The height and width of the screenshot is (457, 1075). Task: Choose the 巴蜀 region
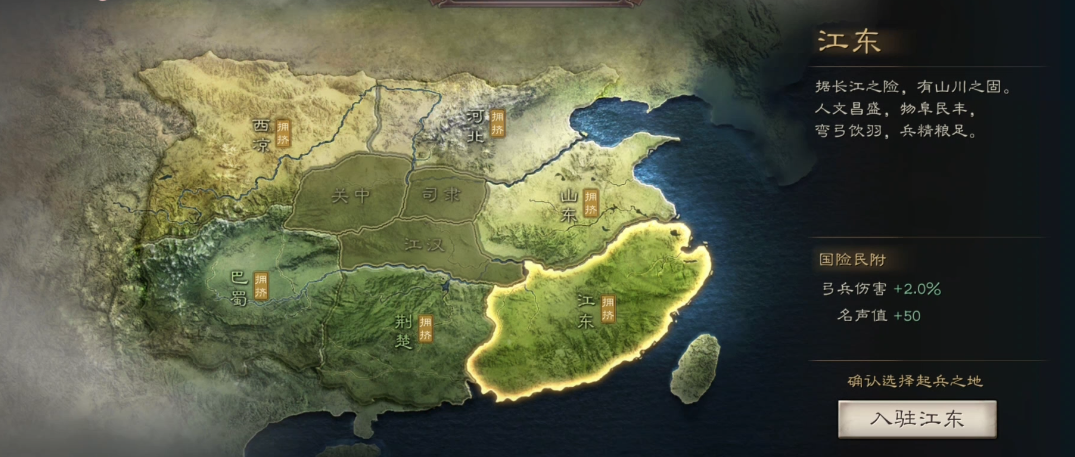(x=240, y=285)
